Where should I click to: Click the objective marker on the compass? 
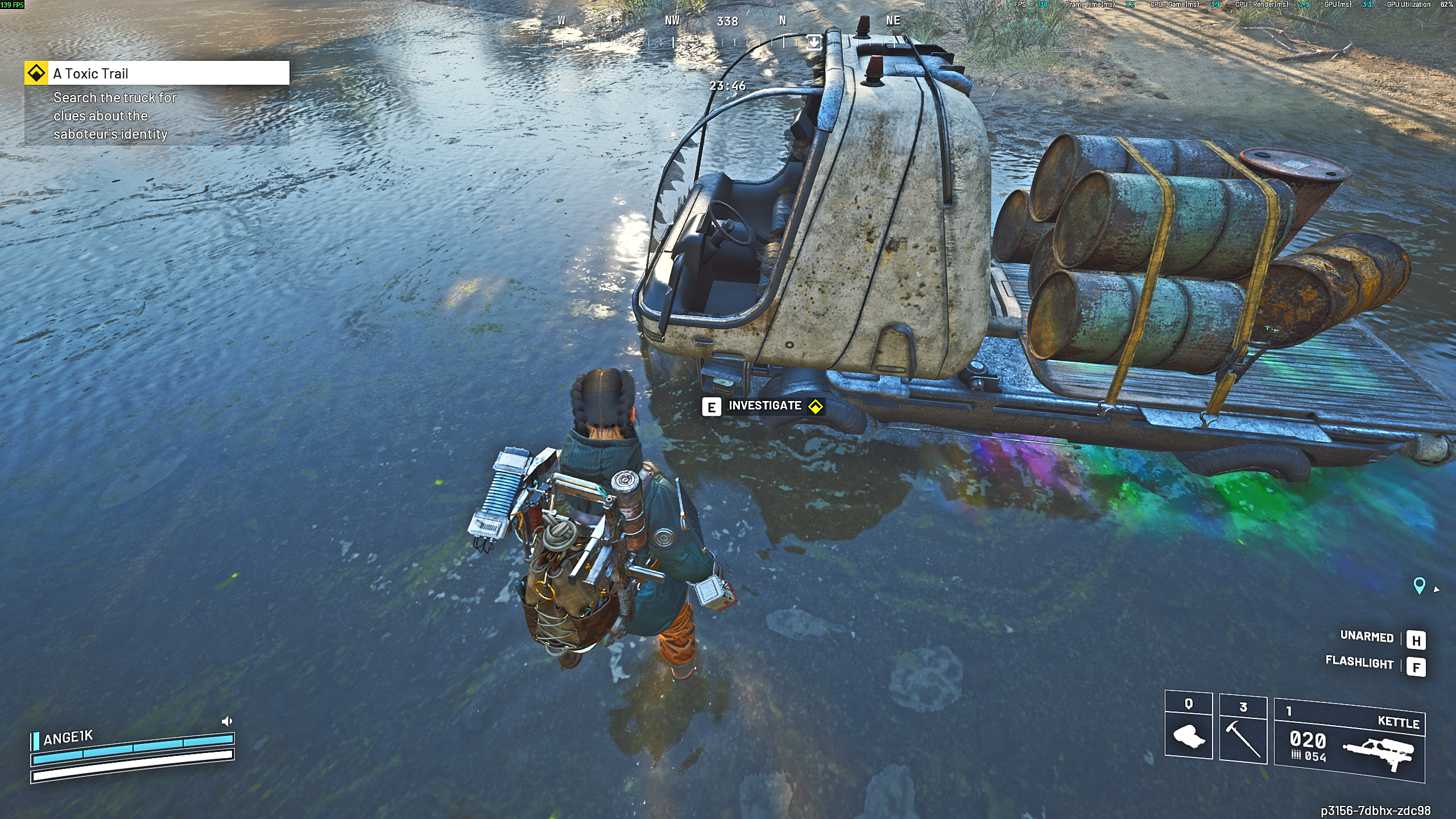(814, 42)
